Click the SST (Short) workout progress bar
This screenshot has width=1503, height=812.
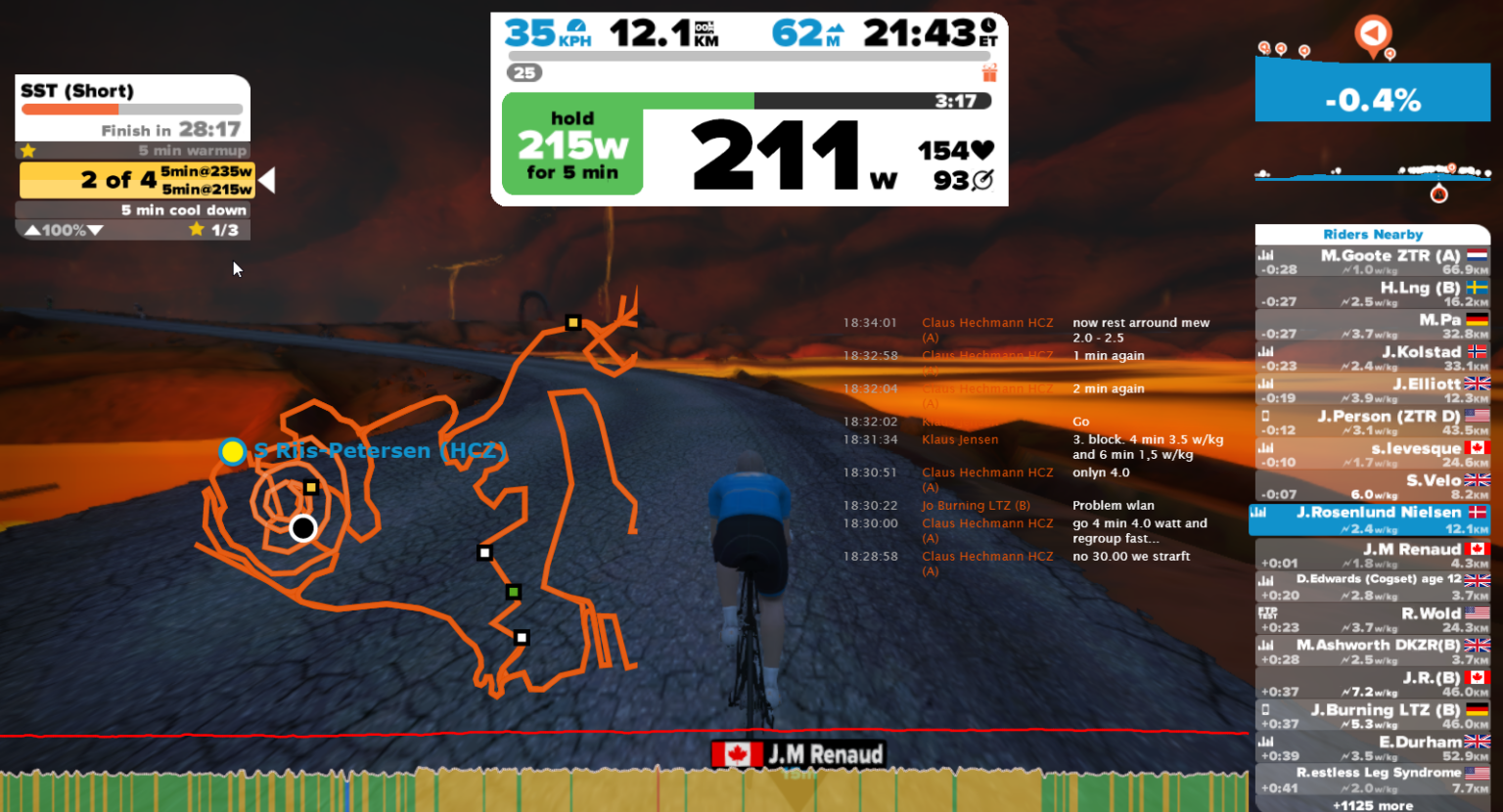pyautogui.click(x=132, y=109)
